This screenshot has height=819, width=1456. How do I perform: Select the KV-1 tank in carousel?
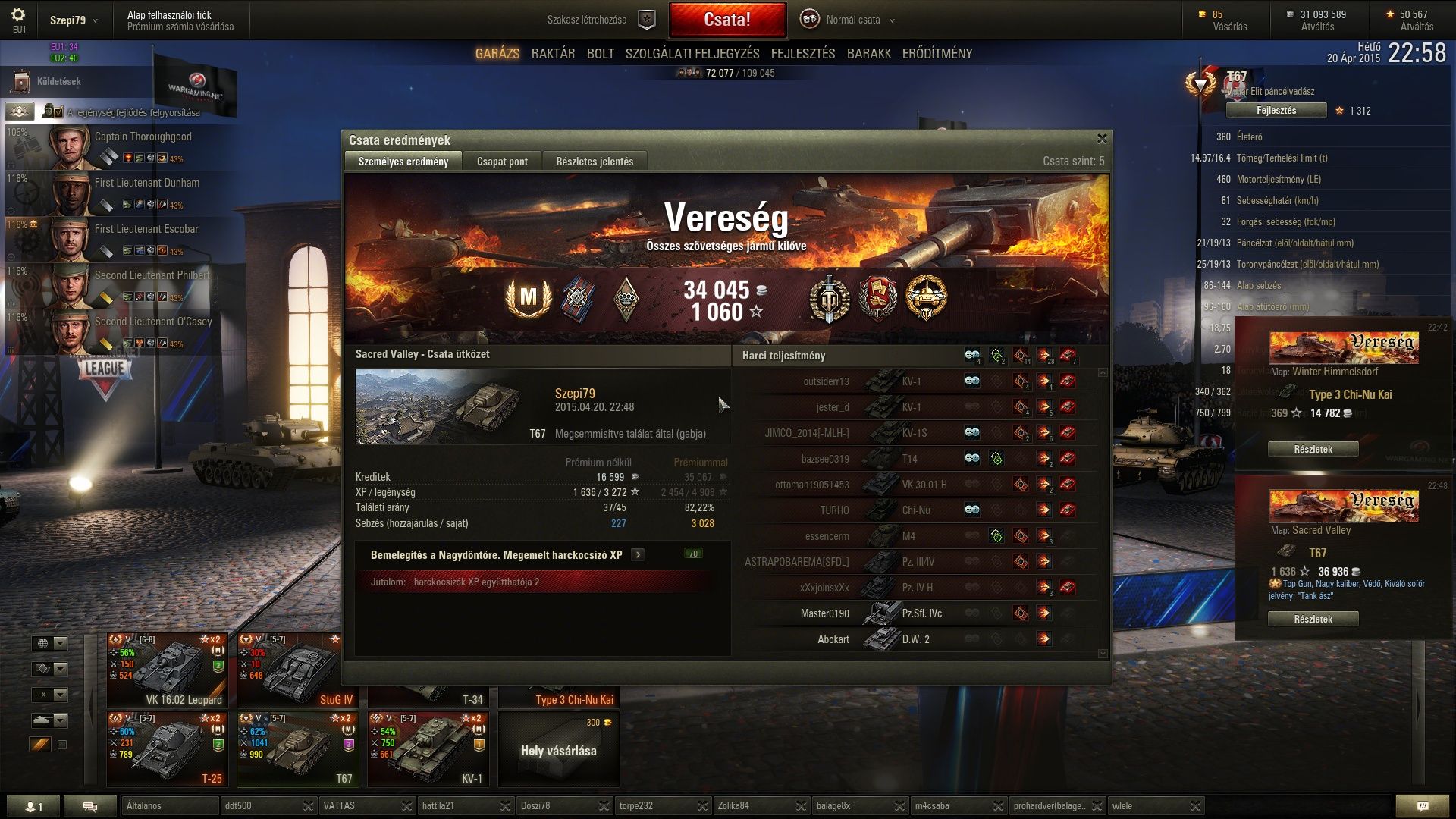click(x=428, y=748)
